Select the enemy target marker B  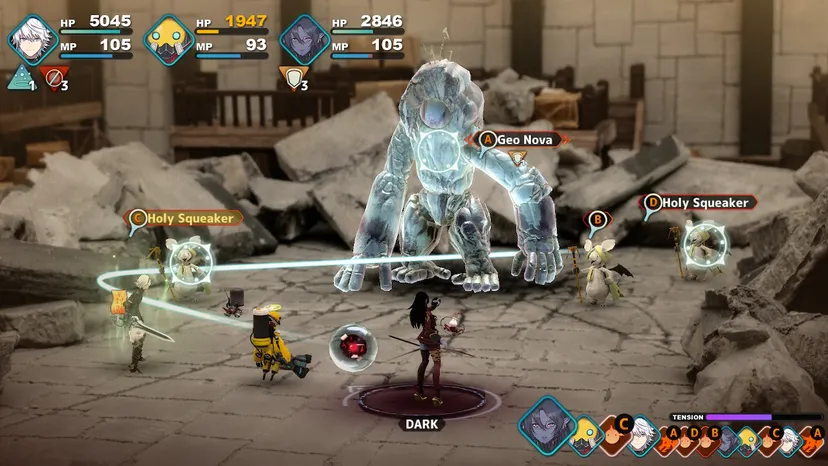pos(597,219)
